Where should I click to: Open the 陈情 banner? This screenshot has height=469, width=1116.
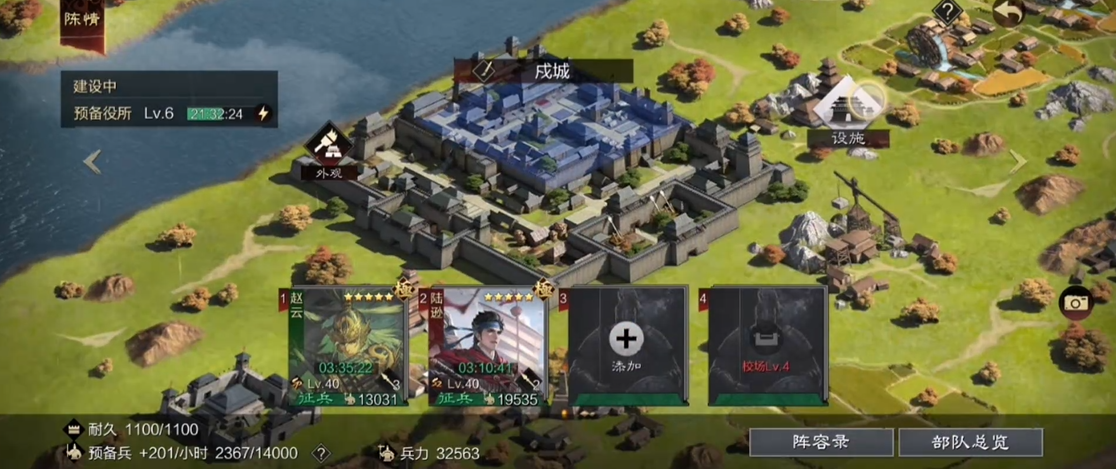click(82, 20)
